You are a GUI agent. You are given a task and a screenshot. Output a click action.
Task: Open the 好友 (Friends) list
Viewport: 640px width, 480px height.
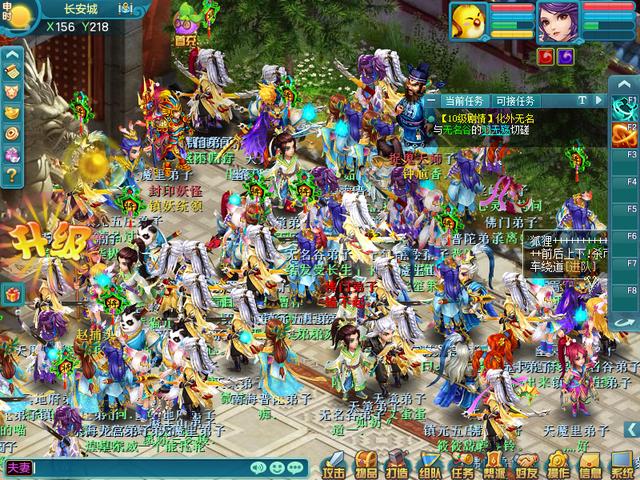coord(526,466)
